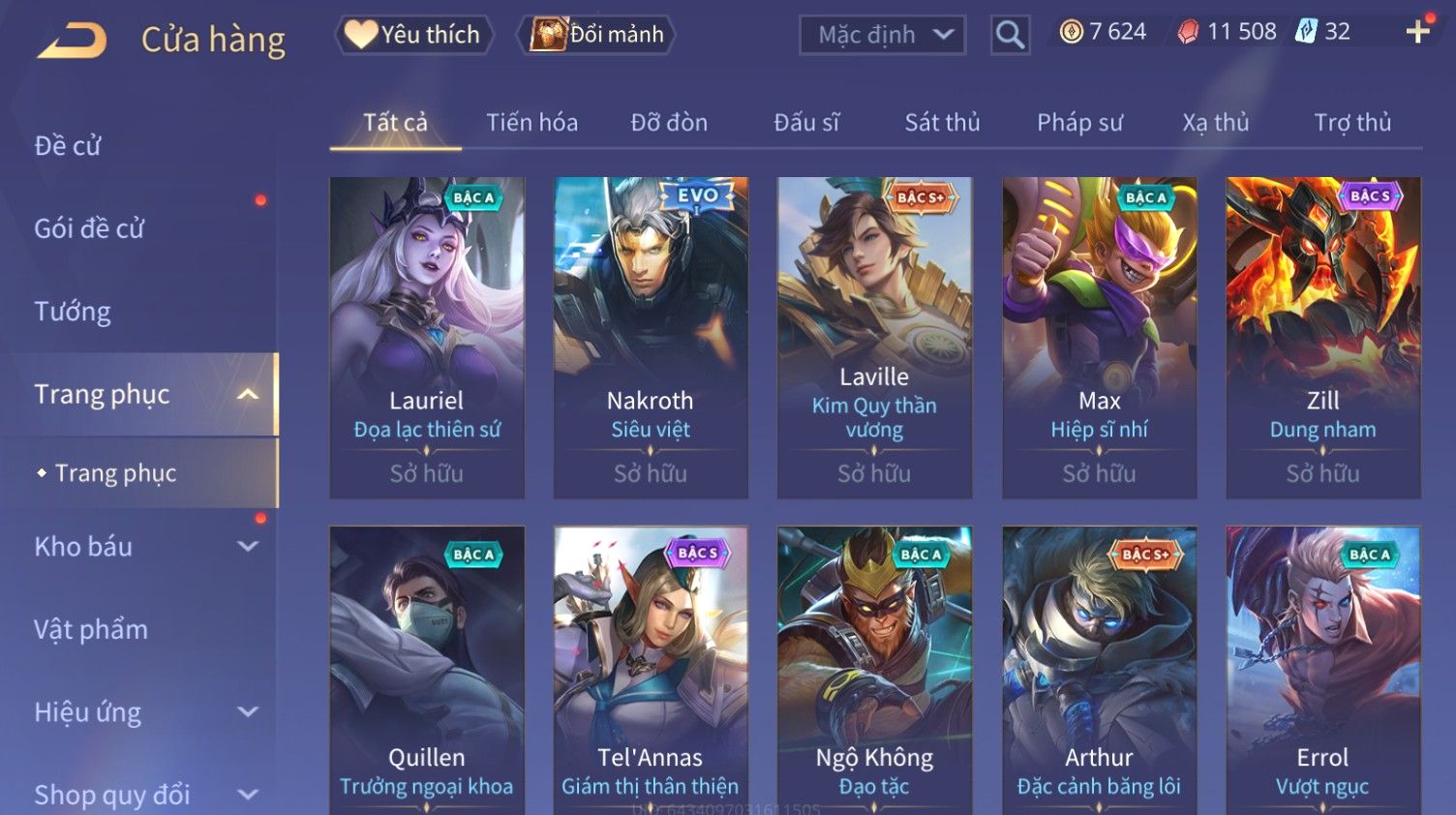Open the Laville Kim Quy thần vương skin
This screenshot has height=815, width=1456.
point(874,337)
